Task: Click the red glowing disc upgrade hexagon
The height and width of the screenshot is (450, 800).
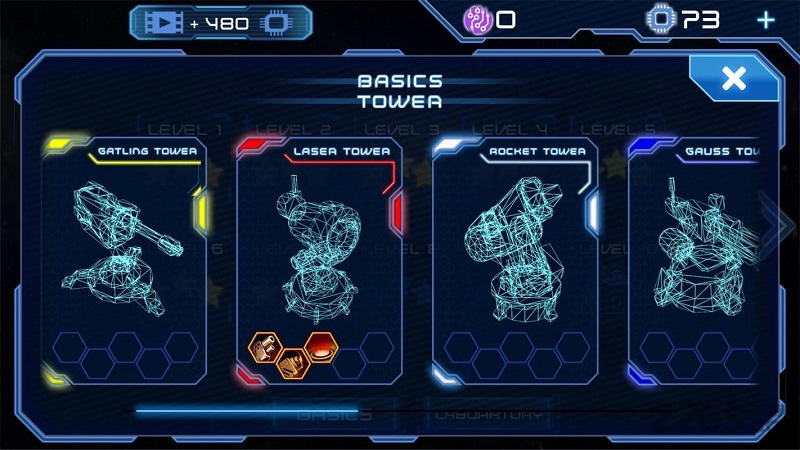Action: click(x=321, y=347)
